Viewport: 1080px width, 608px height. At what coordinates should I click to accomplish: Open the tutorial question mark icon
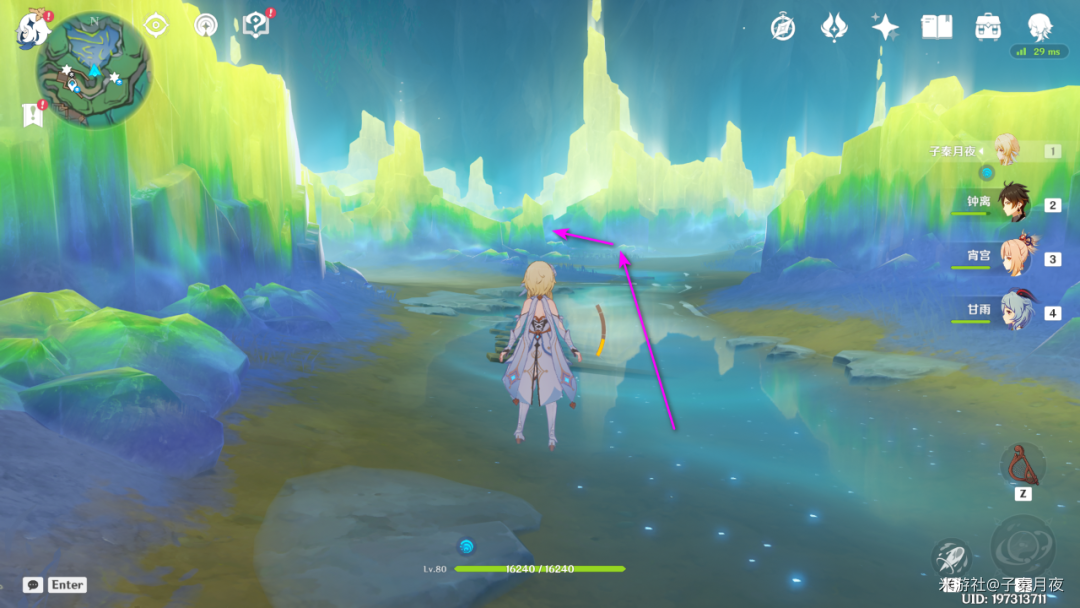[x=256, y=26]
